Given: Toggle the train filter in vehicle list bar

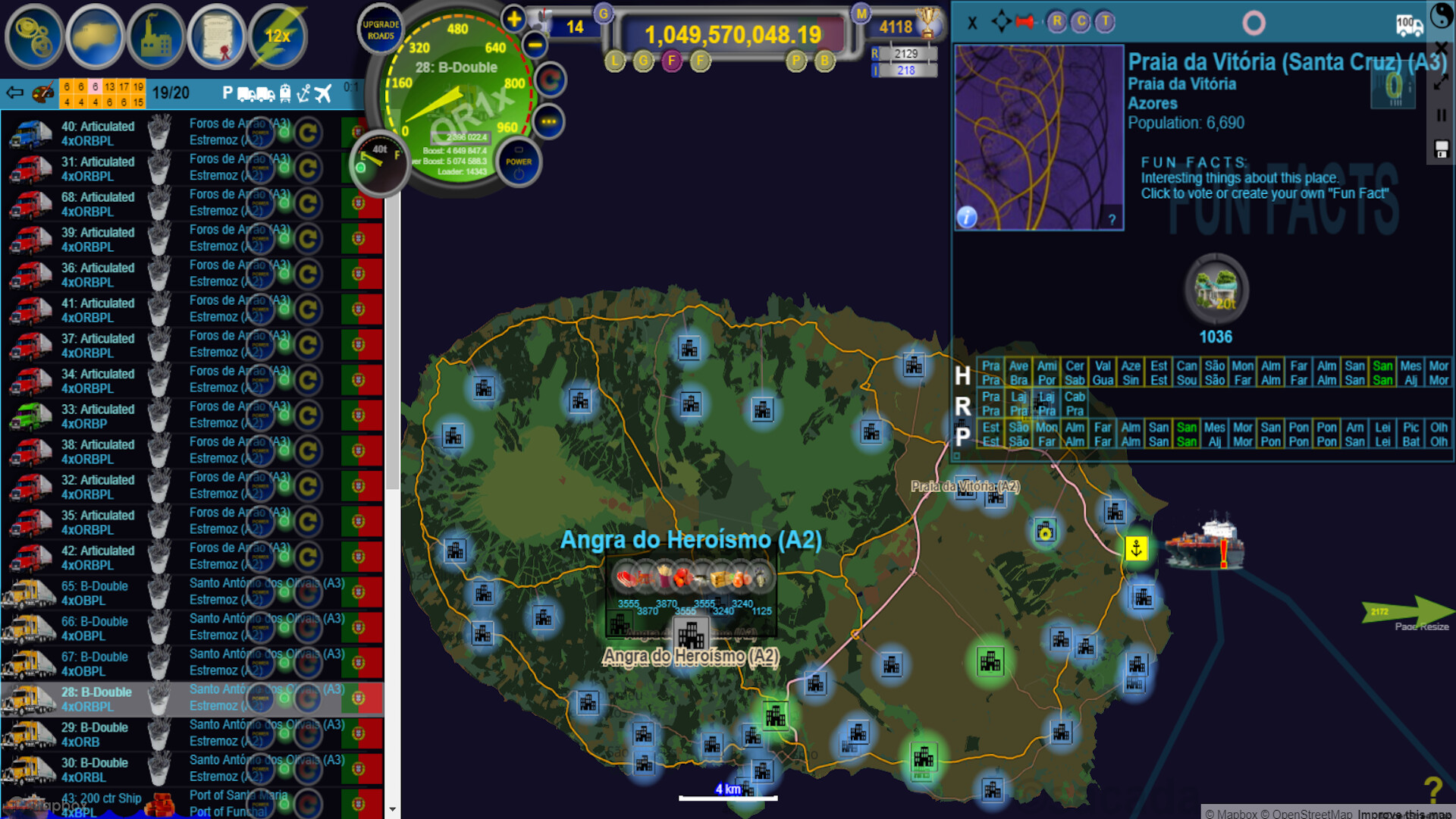Looking at the screenshot, I should click(285, 93).
